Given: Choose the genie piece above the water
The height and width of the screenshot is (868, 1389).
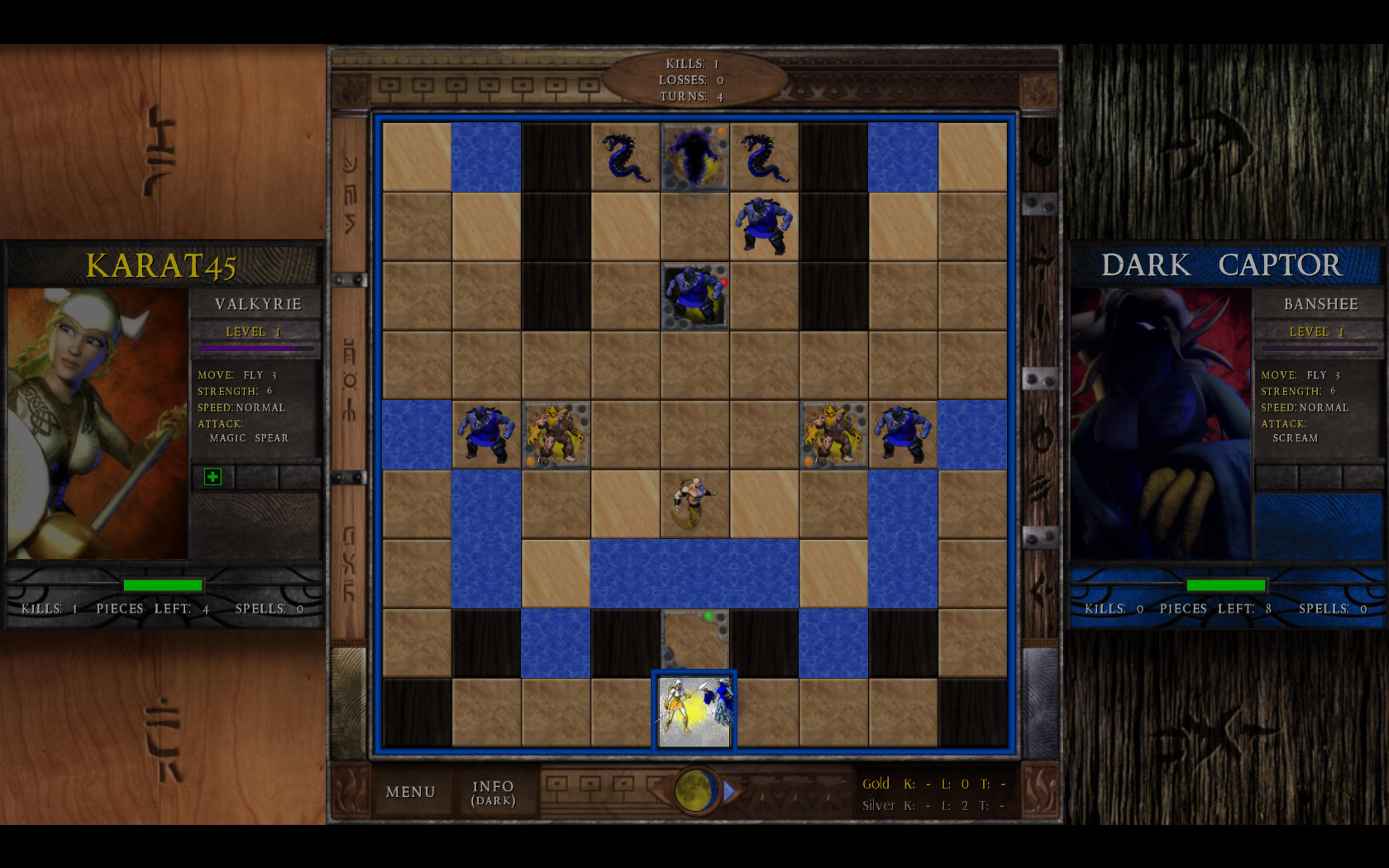Looking at the screenshot, I should 694,503.
